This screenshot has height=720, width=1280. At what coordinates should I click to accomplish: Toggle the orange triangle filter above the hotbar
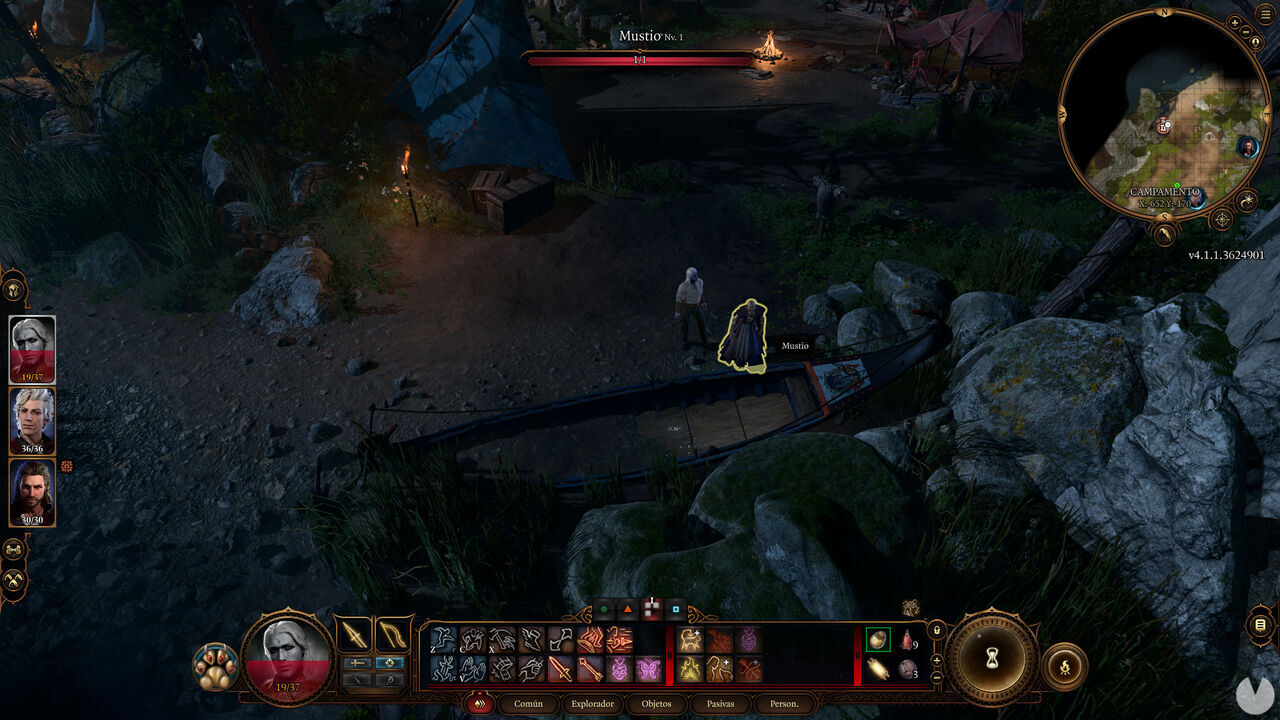628,609
